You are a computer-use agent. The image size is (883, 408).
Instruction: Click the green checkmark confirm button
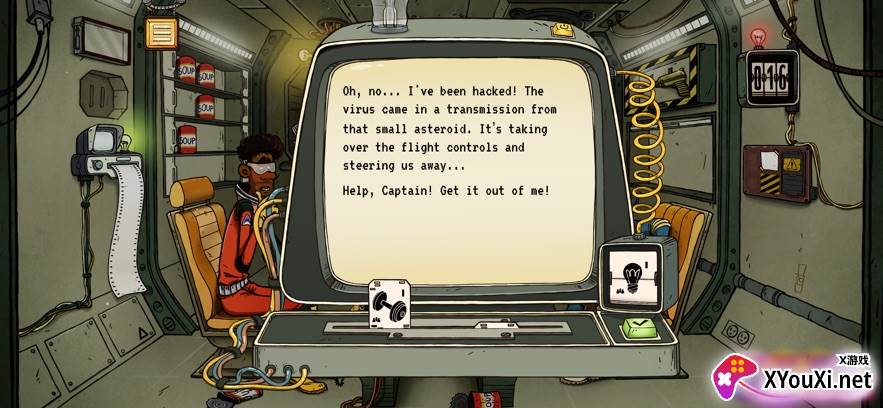tap(637, 326)
